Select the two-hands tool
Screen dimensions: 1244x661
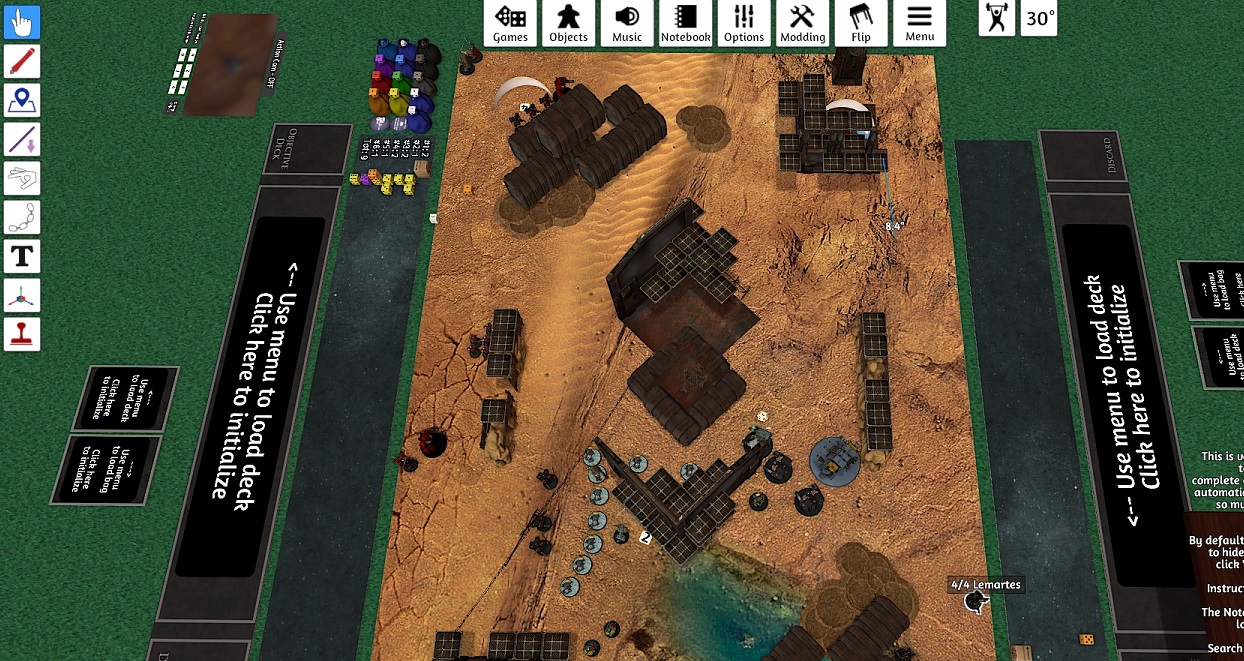pyautogui.click(x=22, y=179)
